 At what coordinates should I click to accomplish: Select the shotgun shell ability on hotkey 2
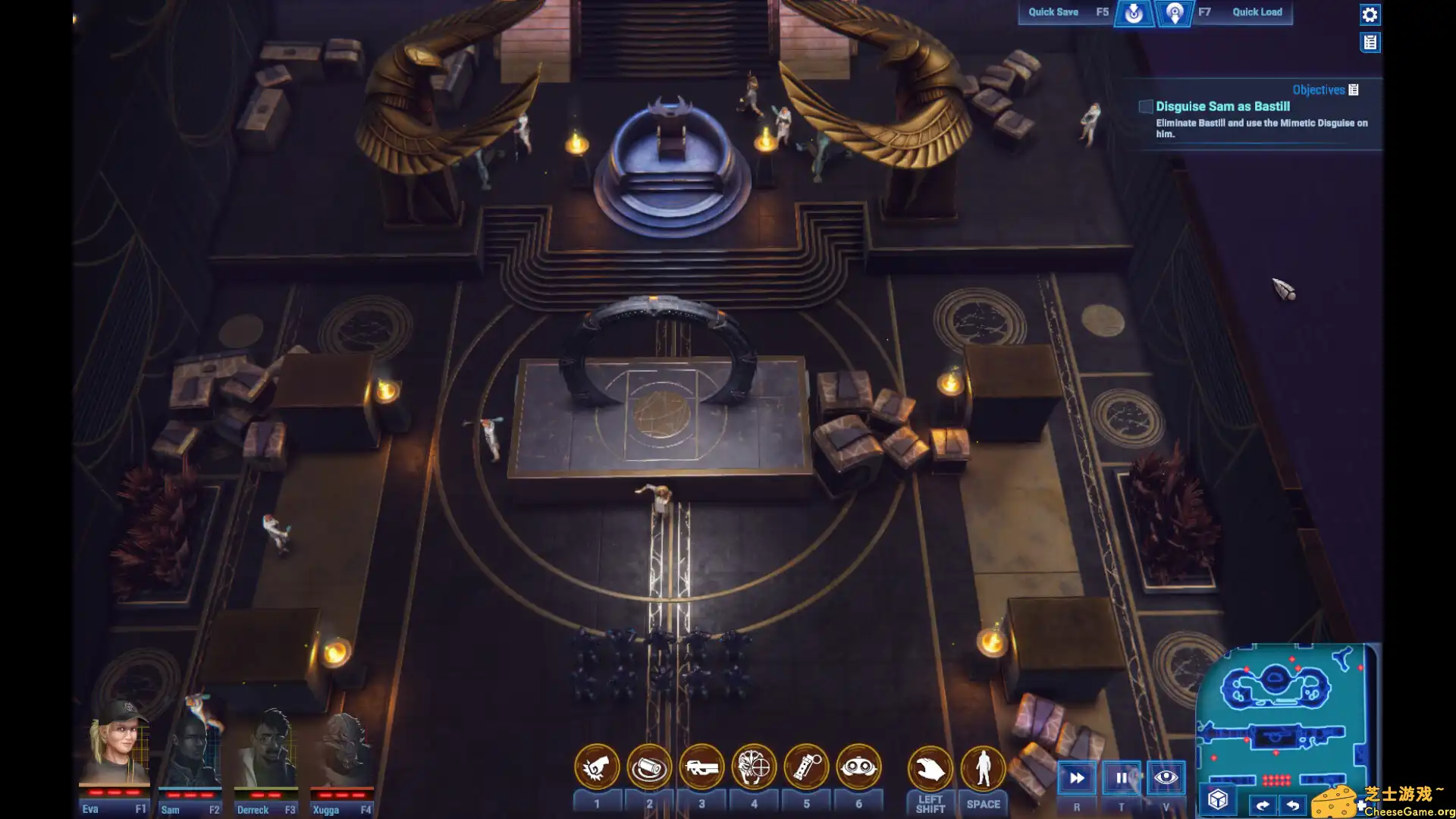(649, 767)
